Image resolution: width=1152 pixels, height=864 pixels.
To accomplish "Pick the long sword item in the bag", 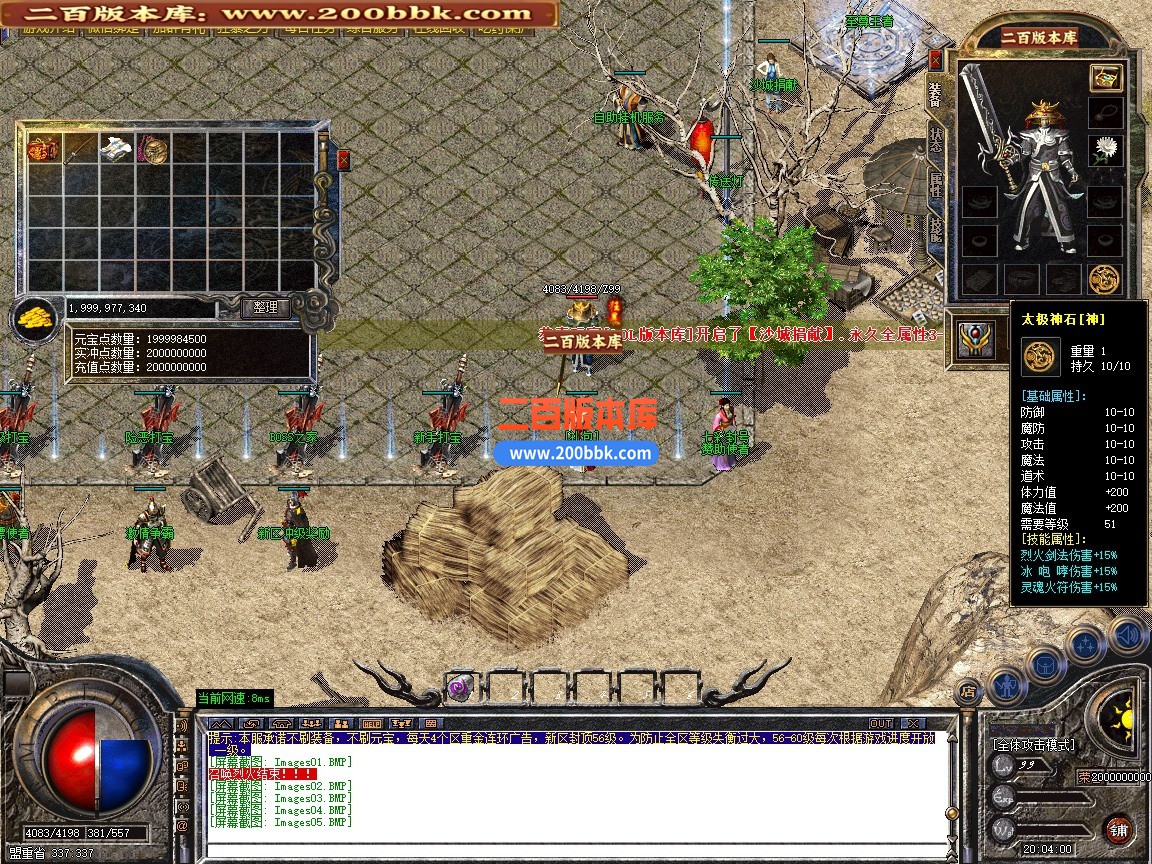I will pos(79,150).
